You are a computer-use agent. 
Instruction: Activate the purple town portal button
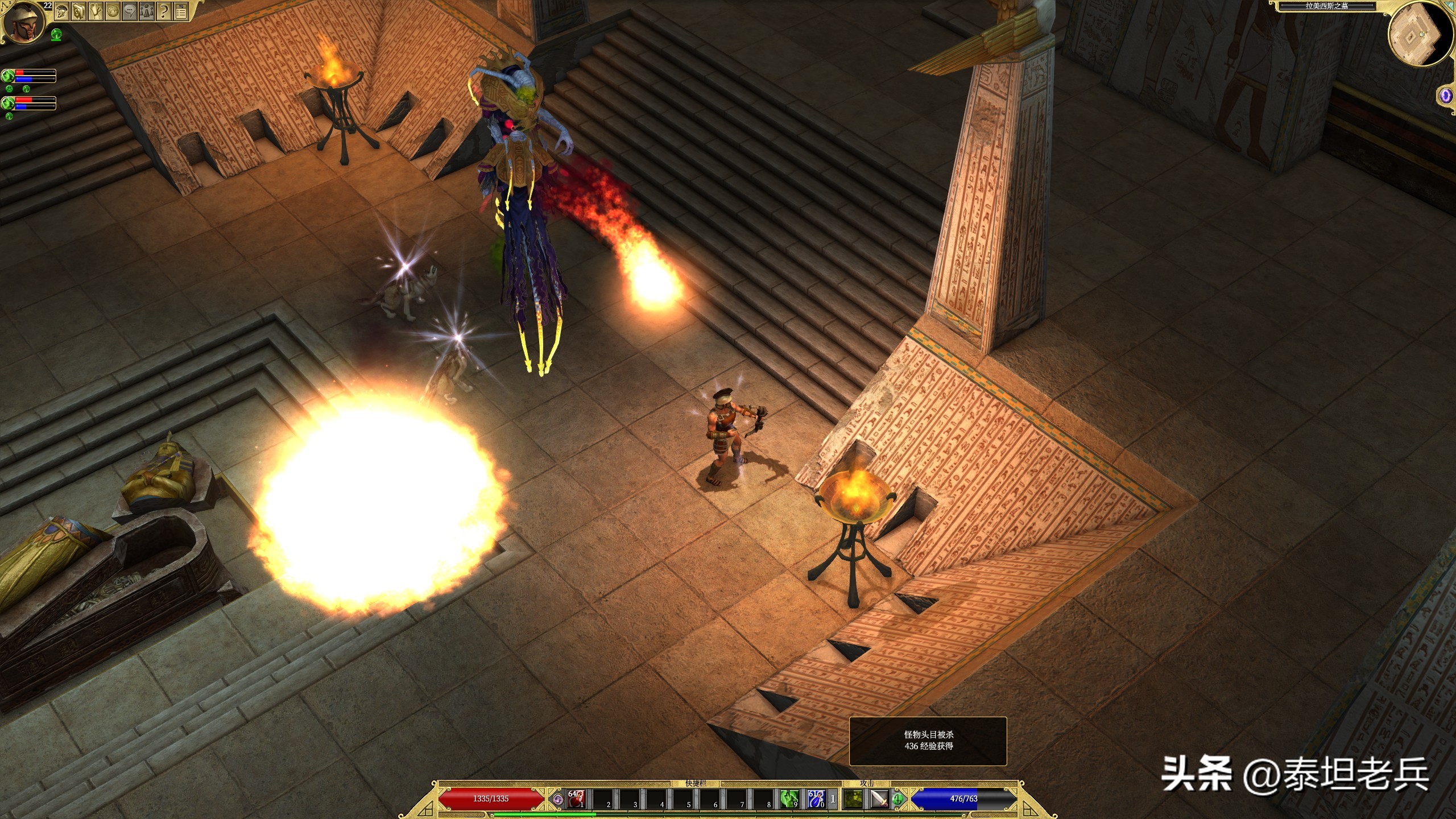[1445, 96]
